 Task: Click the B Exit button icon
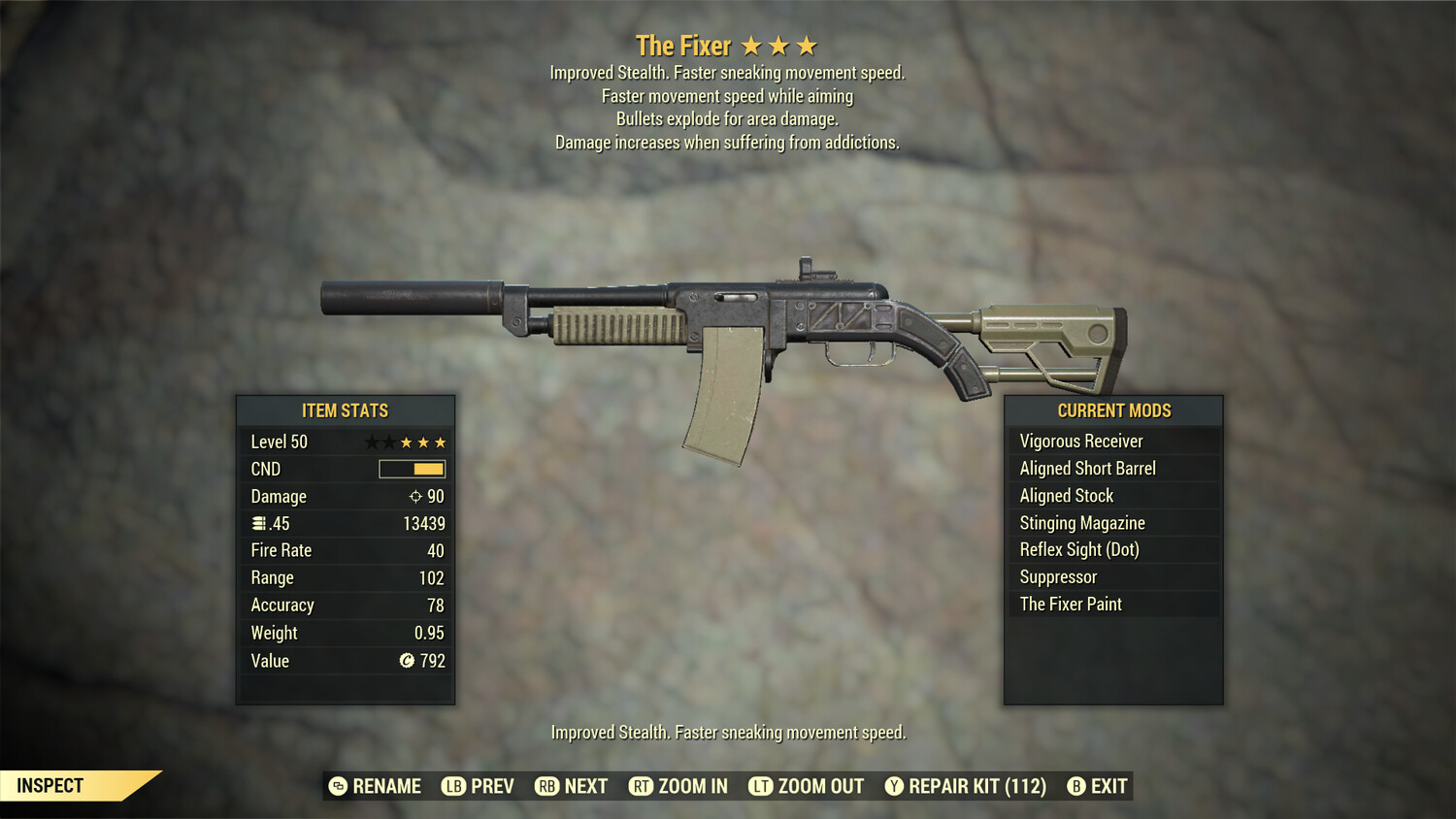pyautogui.click(x=1075, y=786)
